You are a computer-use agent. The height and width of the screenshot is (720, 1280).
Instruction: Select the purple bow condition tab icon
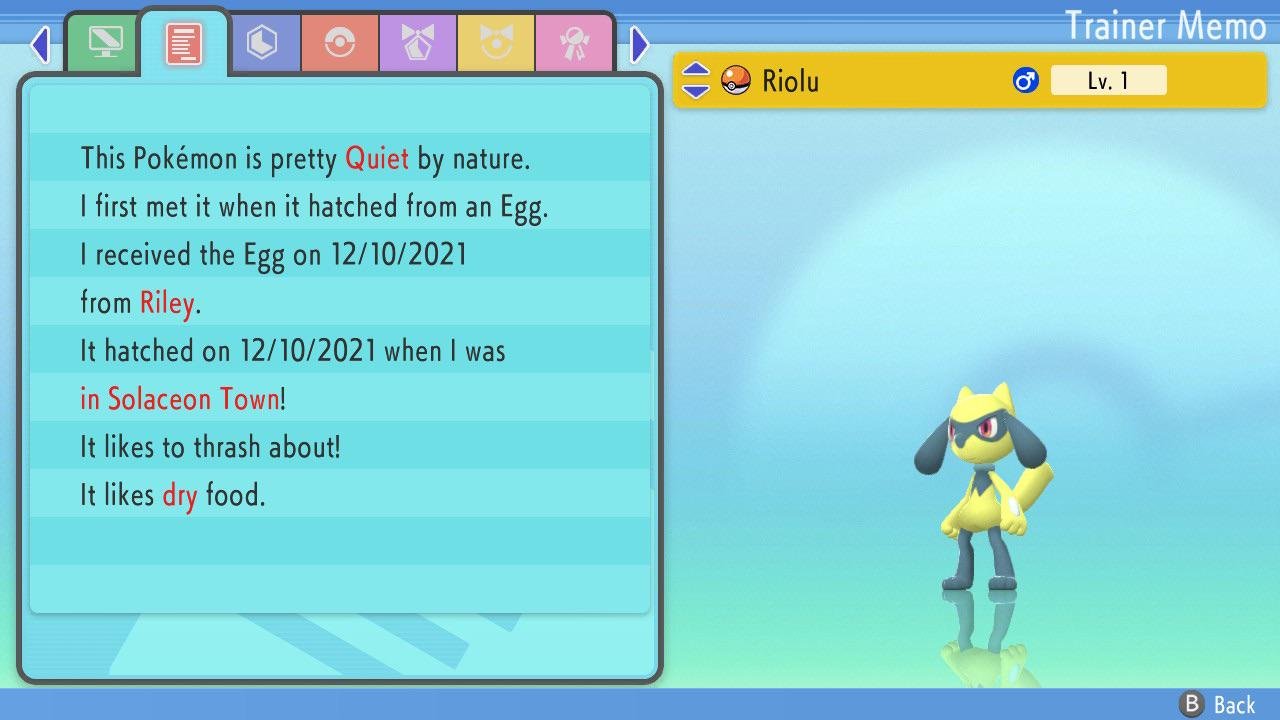[x=418, y=42]
